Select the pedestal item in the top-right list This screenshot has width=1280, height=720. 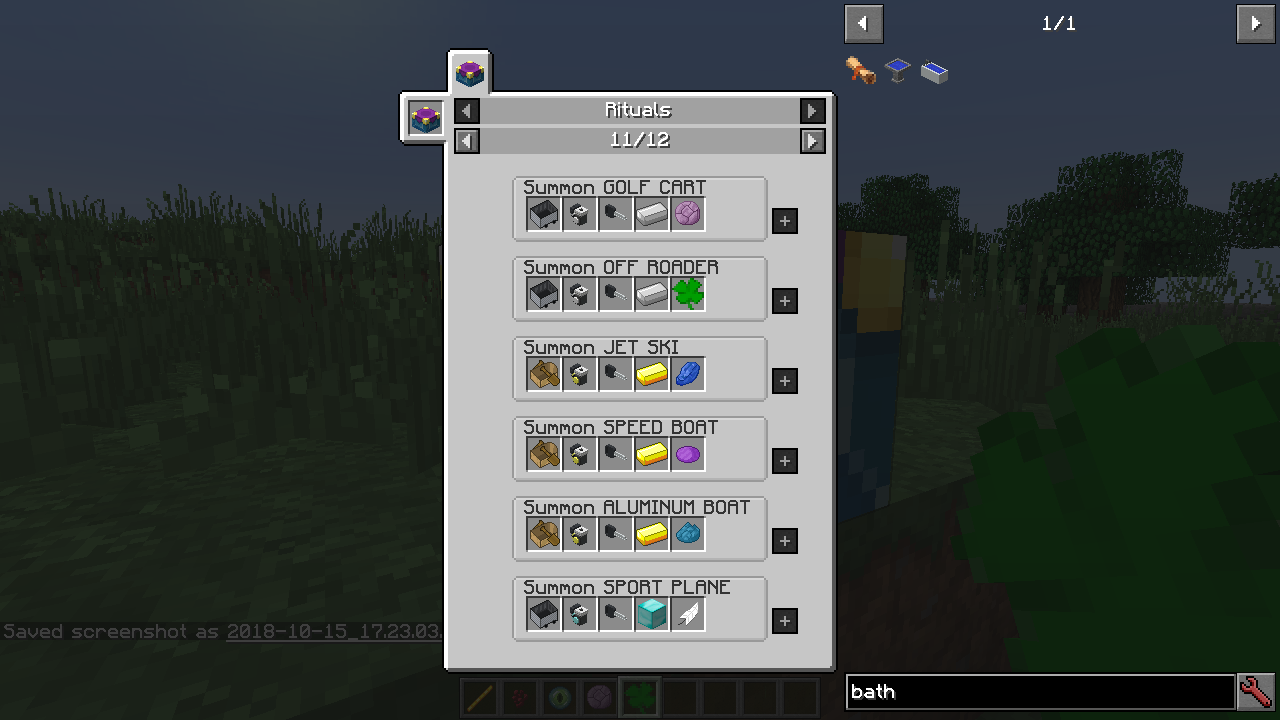tap(895, 71)
